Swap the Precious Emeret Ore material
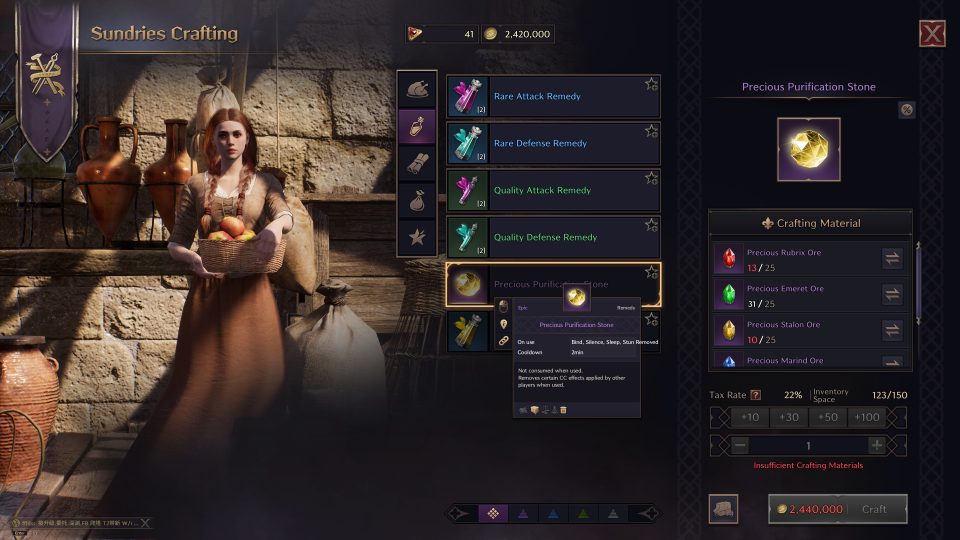This screenshot has width=960, height=540. click(x=892, y=295)
